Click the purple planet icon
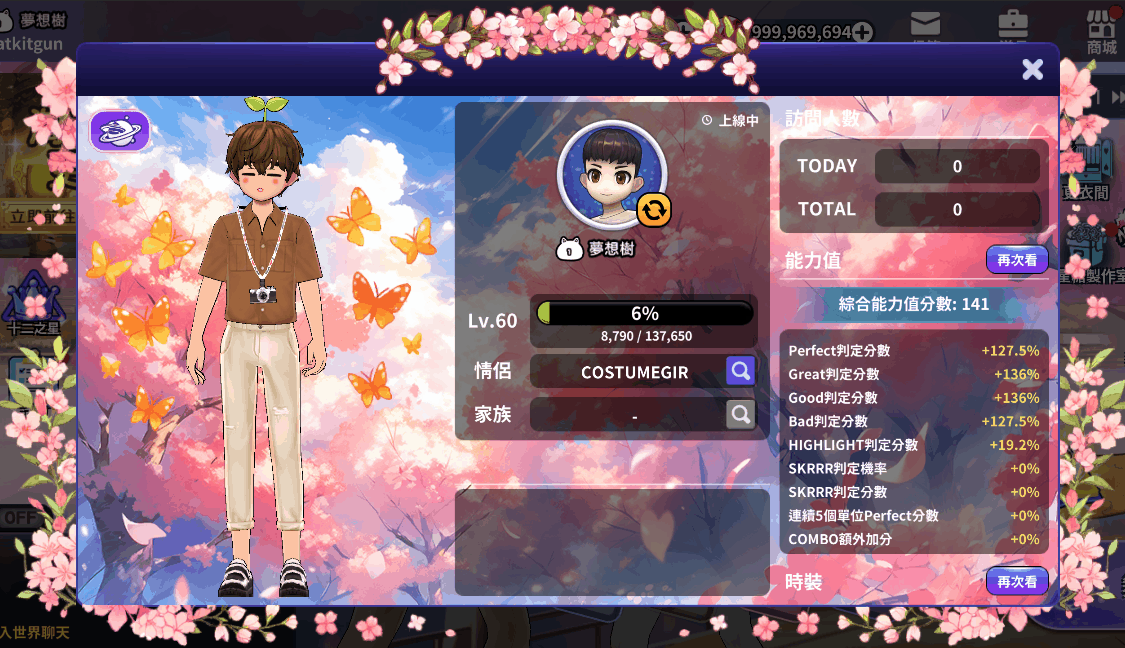 click(x=120, y=131)
